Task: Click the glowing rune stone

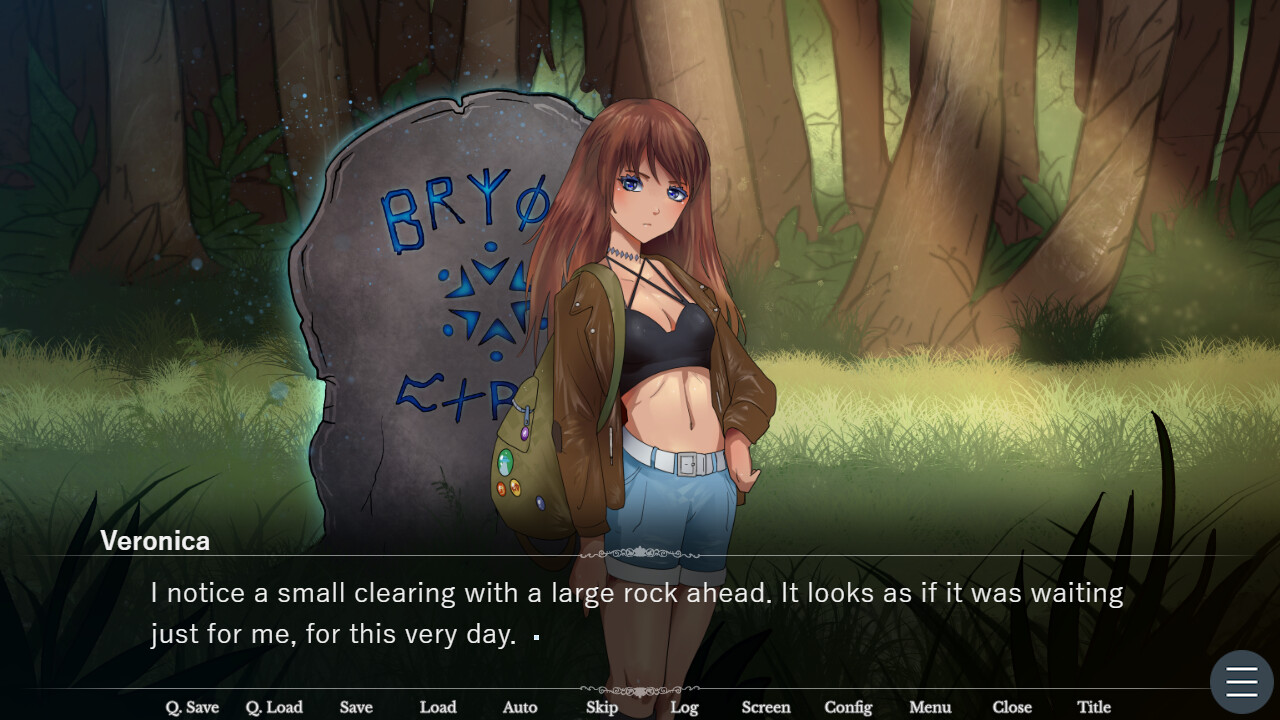Action: point(420,280)
